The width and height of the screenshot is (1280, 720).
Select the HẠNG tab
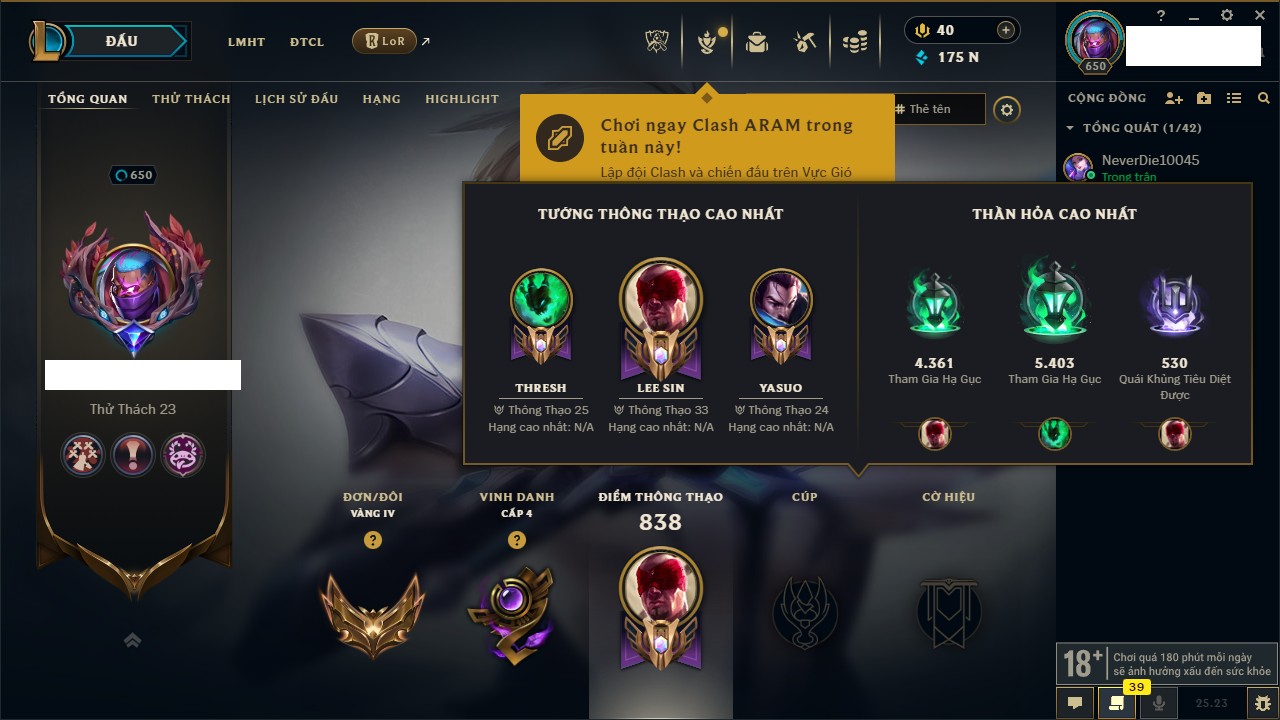click(381, 99)
